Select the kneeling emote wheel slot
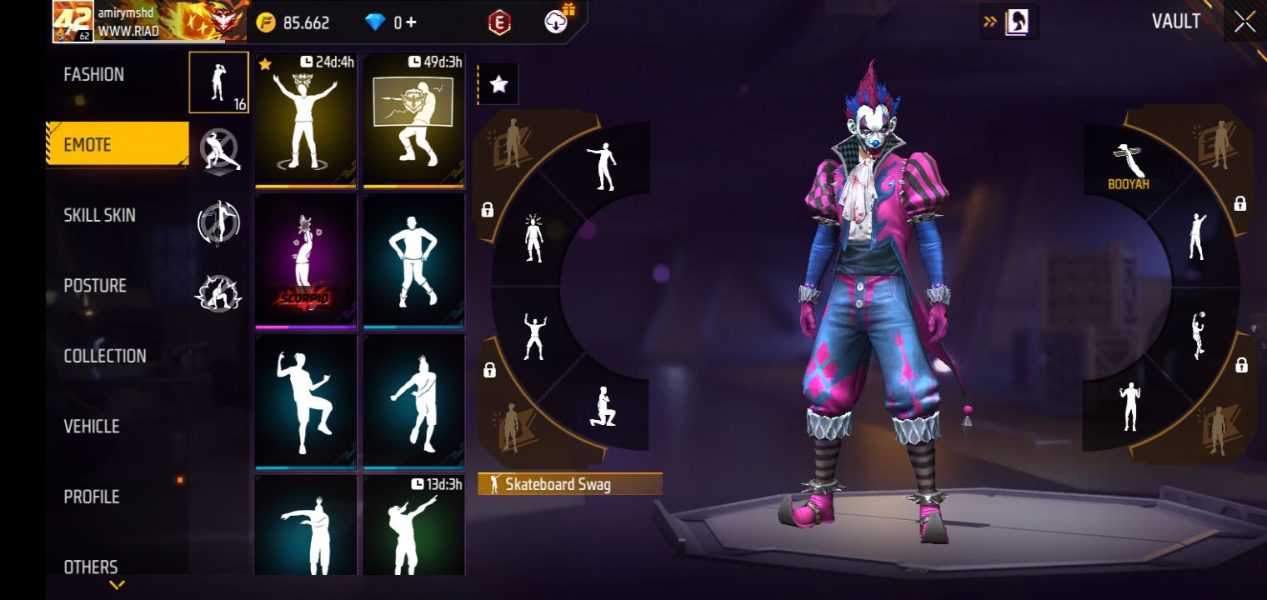The image size is (1267, 600). tap(602, 406)
